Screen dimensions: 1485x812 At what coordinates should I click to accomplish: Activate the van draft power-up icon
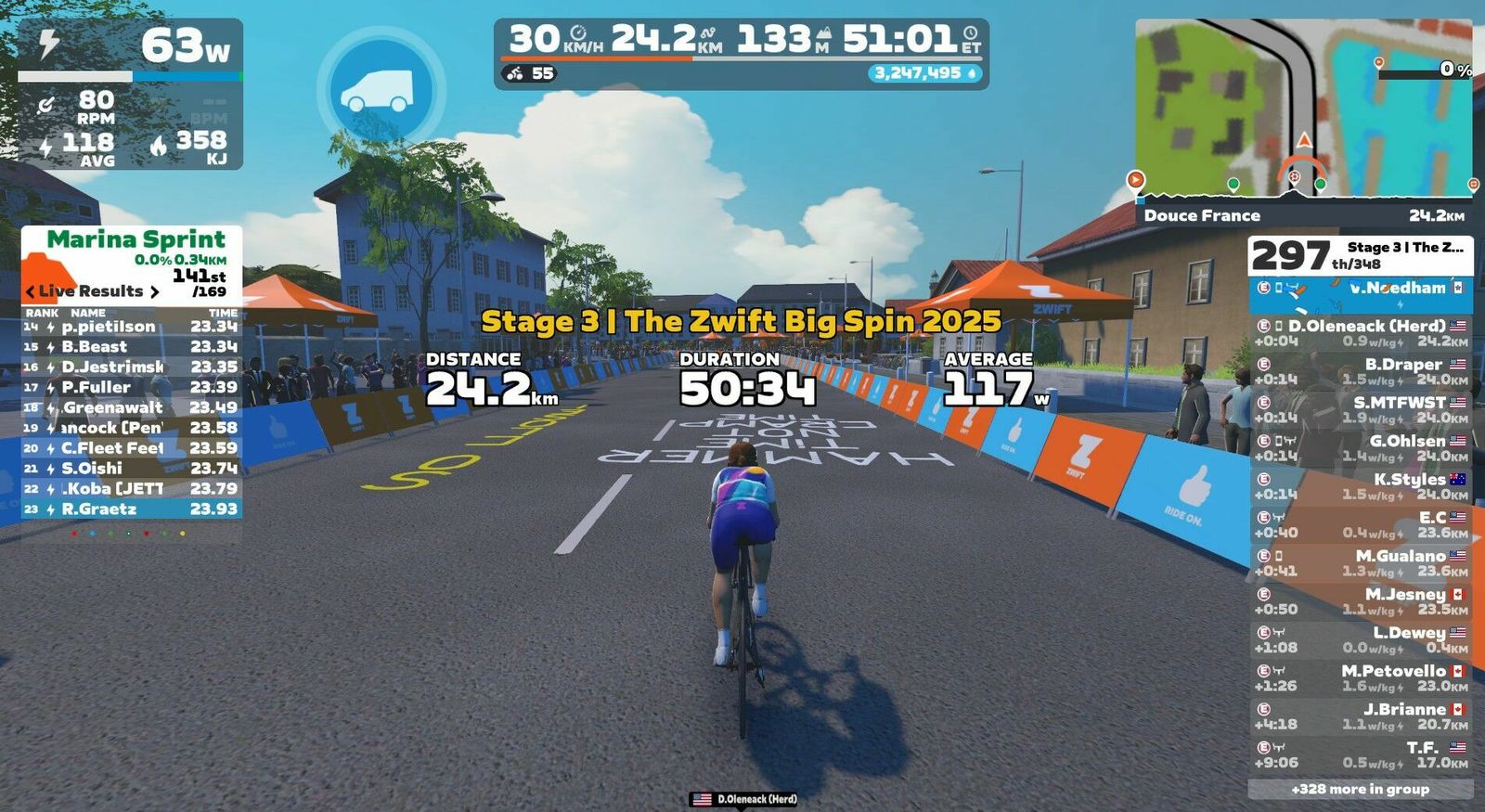(381, 90)
